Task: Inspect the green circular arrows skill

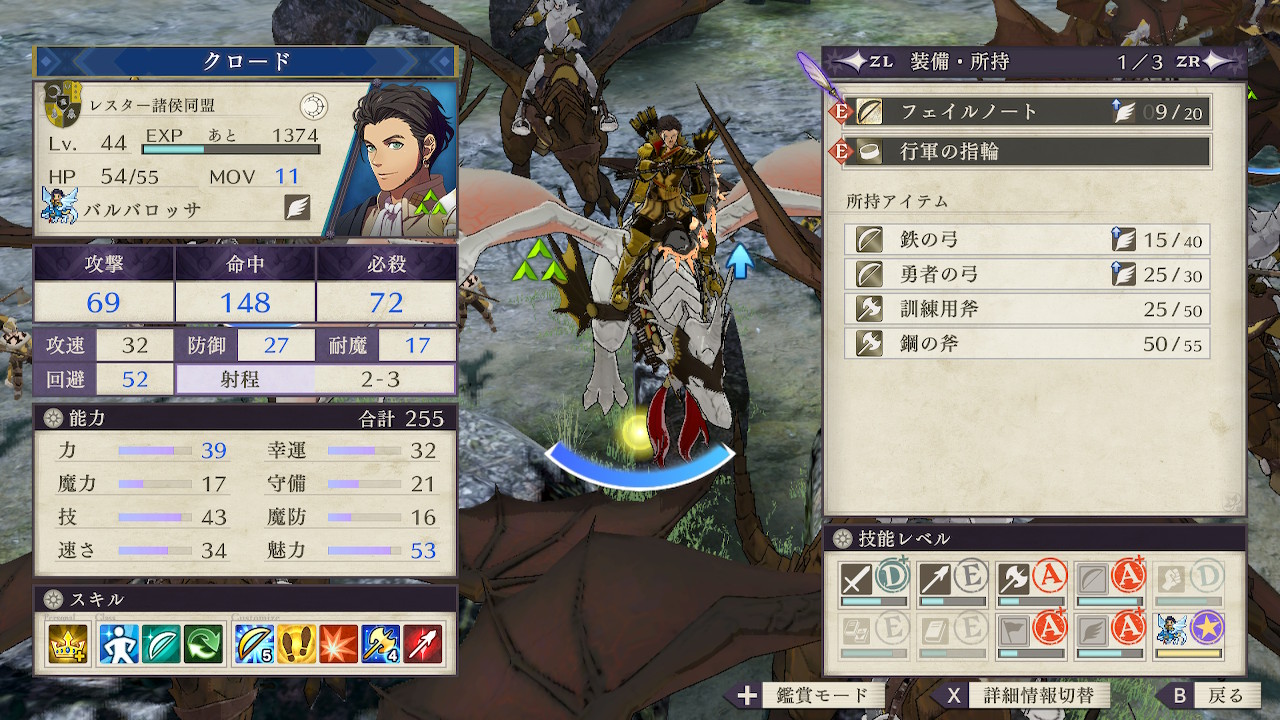Action: (204, 643)
